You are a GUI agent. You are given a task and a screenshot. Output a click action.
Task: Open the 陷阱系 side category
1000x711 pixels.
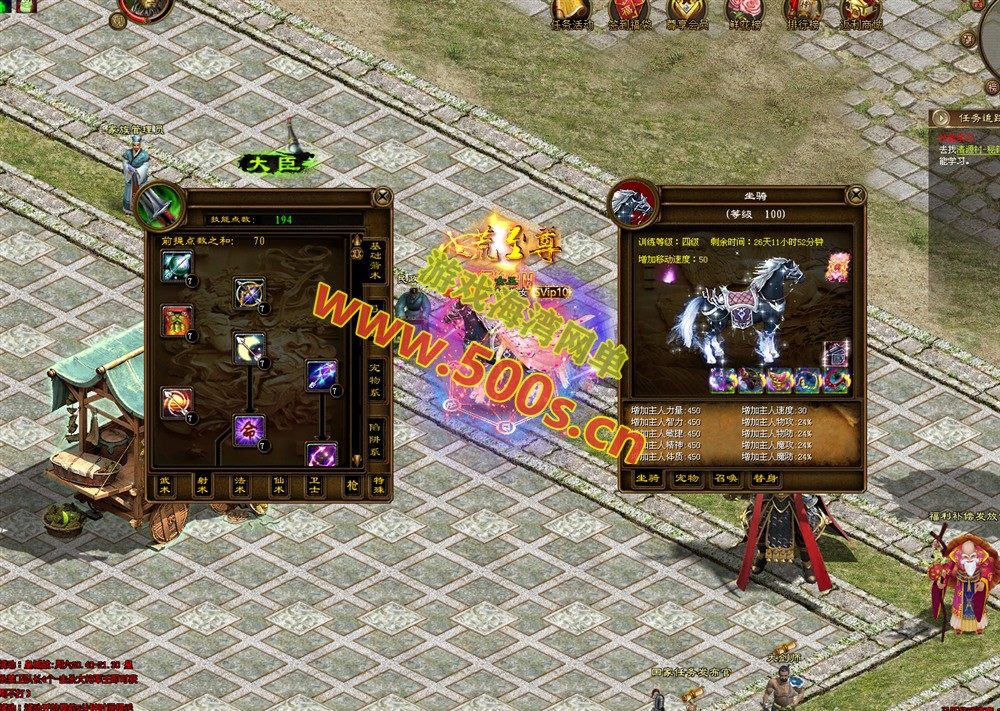375,438
